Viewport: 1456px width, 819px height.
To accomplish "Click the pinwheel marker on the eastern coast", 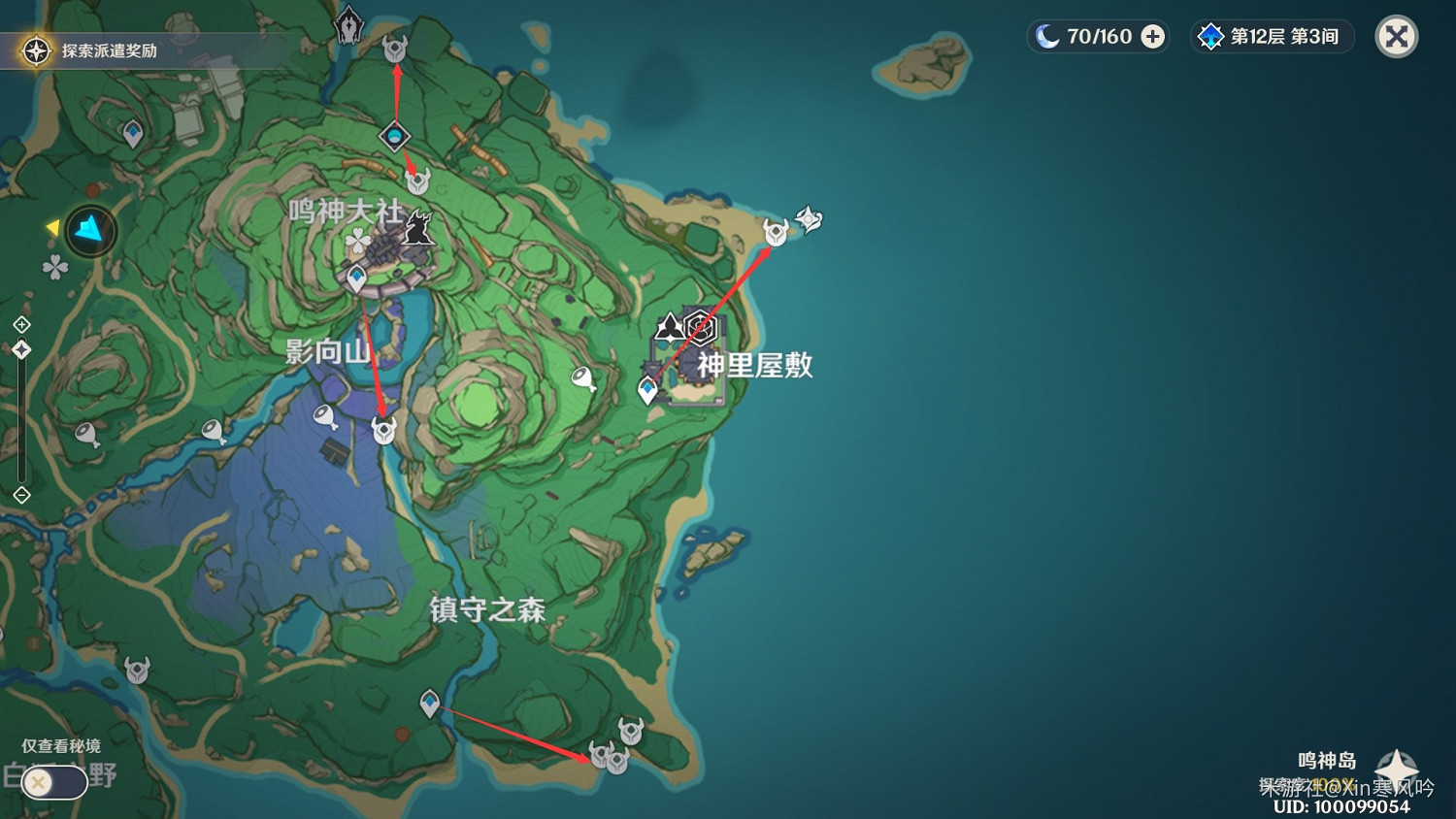I will pos(809,219).
